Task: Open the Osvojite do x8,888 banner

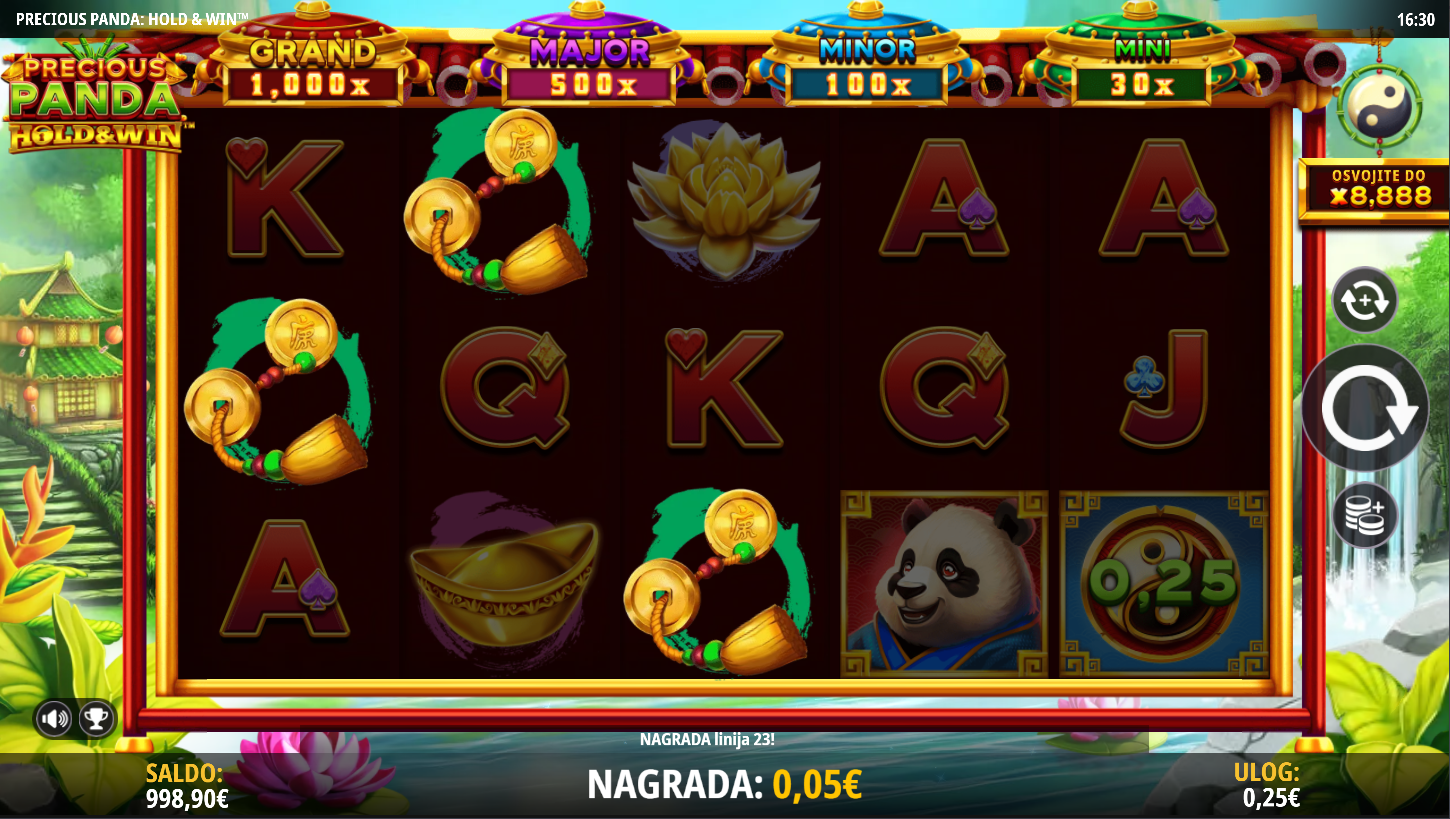Action: (x=1373, y=188)
